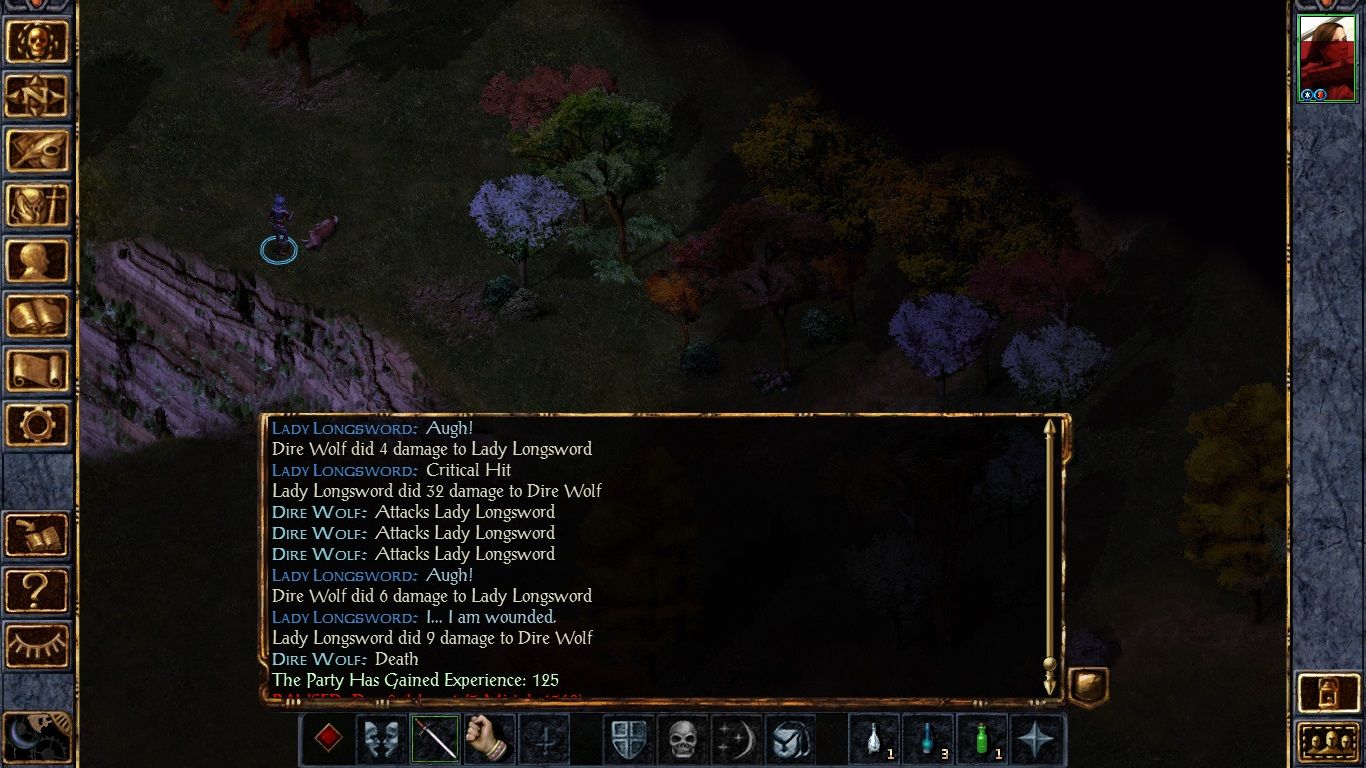
Task: Open the inventory screen
Action: pyautogui.click(x=38, y=206)
